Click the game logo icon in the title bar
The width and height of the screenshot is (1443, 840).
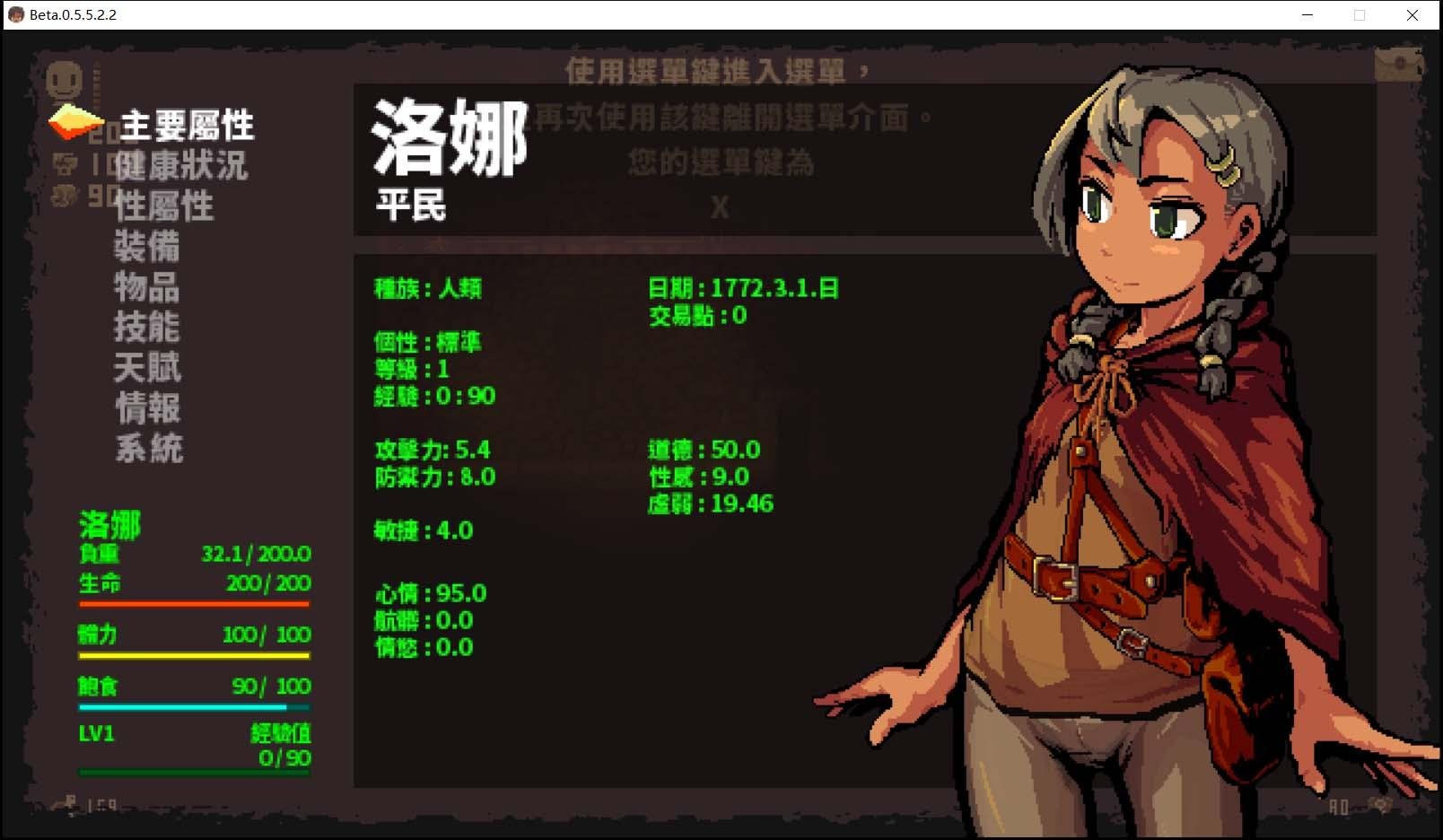pyautogui.click(x=15, y=14)
